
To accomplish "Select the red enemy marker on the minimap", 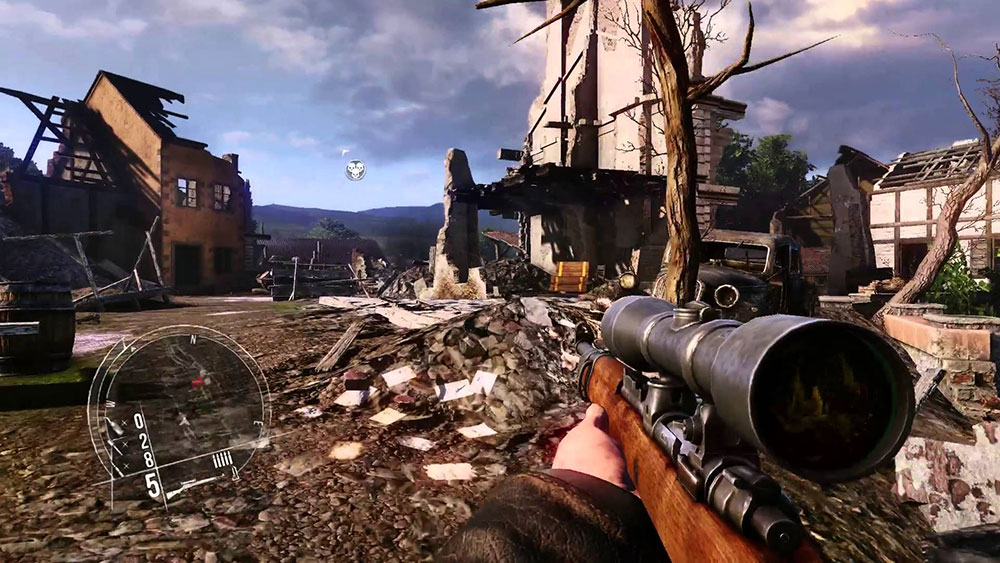I will (x=198, y=381).
